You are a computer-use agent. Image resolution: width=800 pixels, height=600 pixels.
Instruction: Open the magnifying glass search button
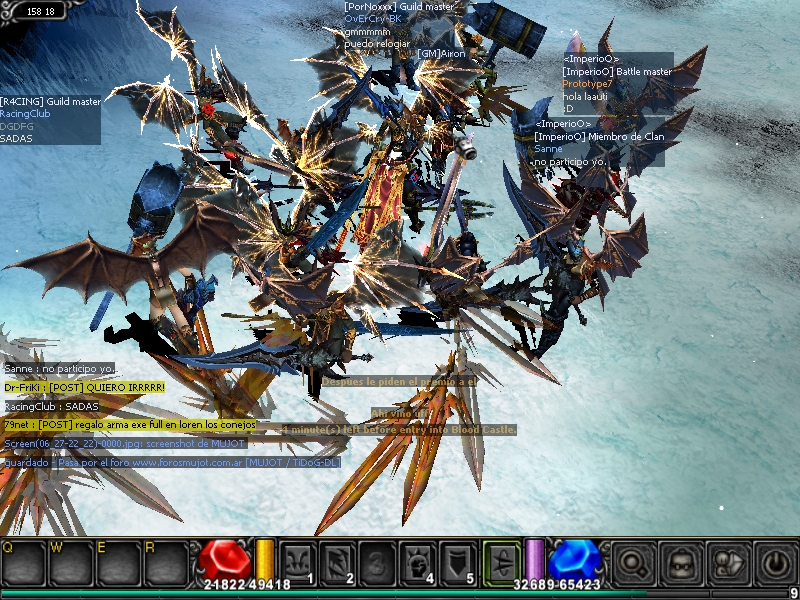pos(633,561)
